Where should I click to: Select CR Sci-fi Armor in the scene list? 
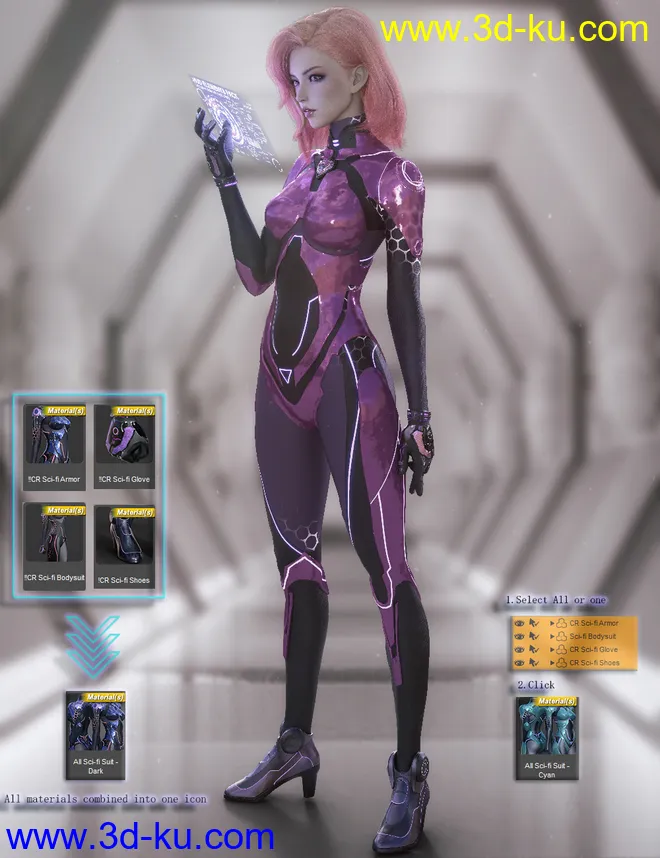(594, 623)
